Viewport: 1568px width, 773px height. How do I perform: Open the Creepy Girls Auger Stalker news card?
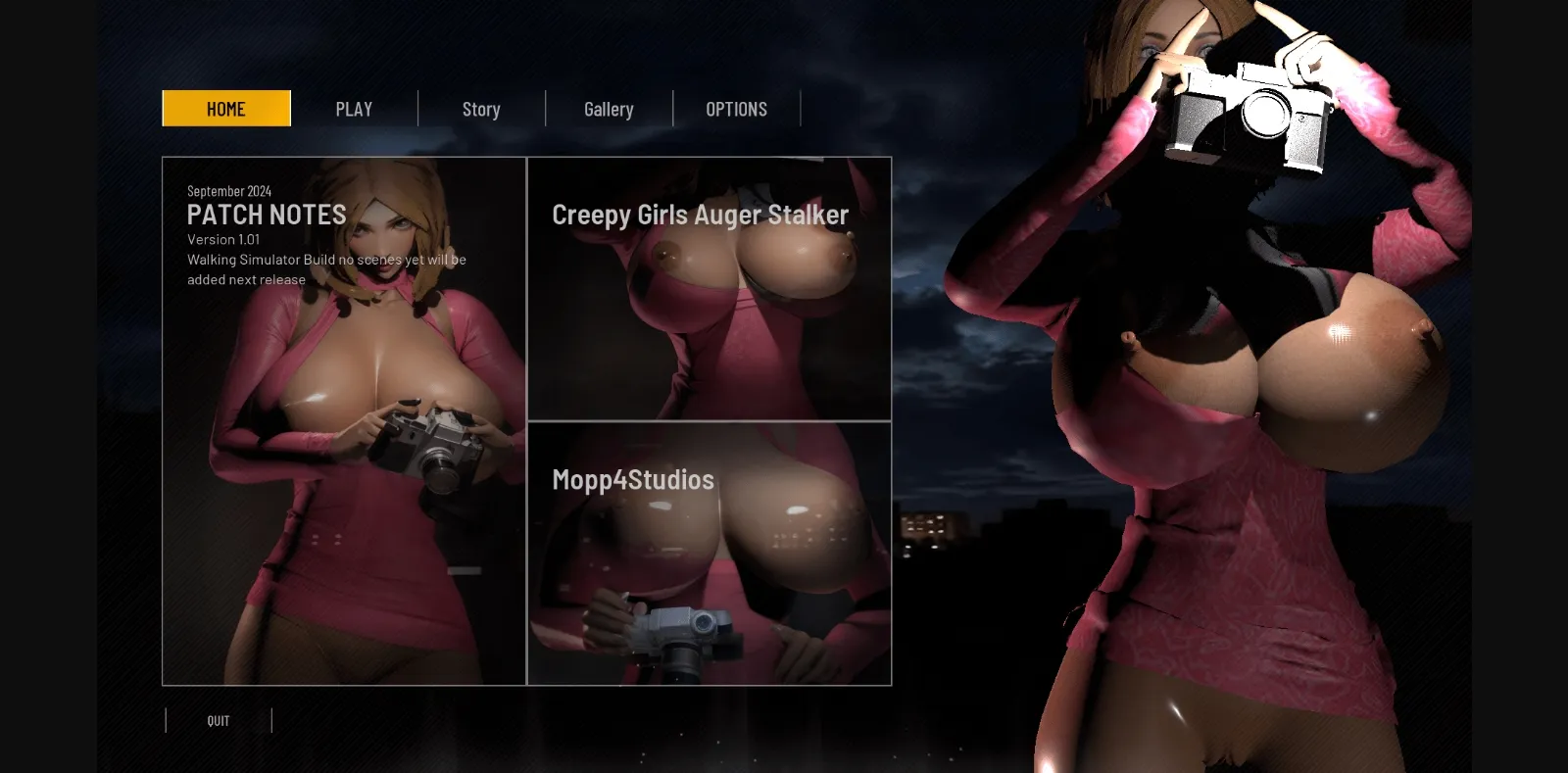[x=709, y=285]
